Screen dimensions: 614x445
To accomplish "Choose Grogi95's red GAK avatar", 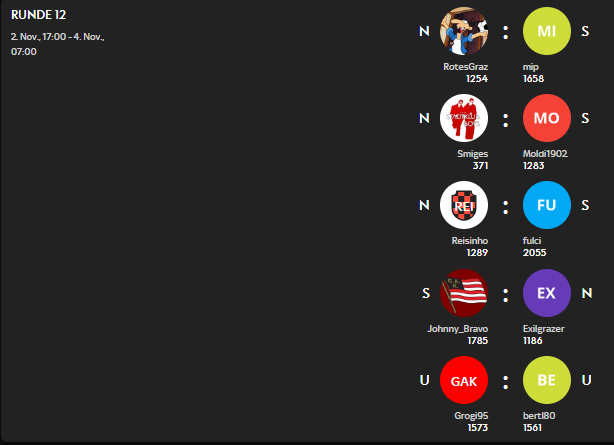I will pos(464,380).
